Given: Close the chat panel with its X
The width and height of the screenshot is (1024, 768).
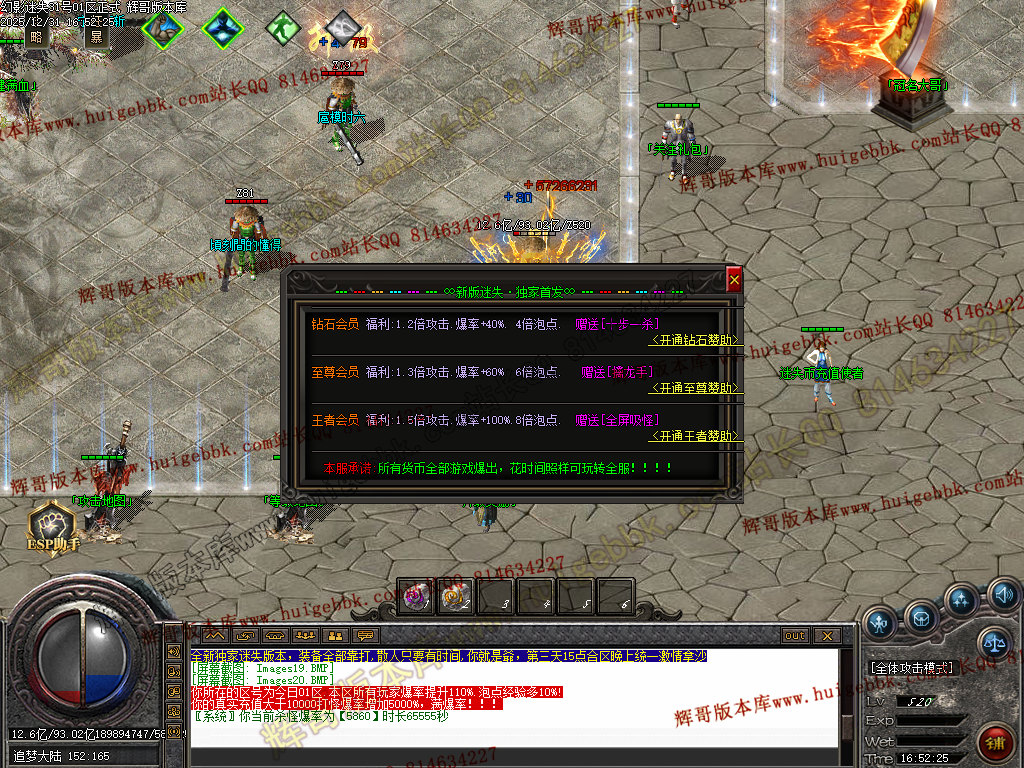Looking at the screenshot, I should pos(827,635).
